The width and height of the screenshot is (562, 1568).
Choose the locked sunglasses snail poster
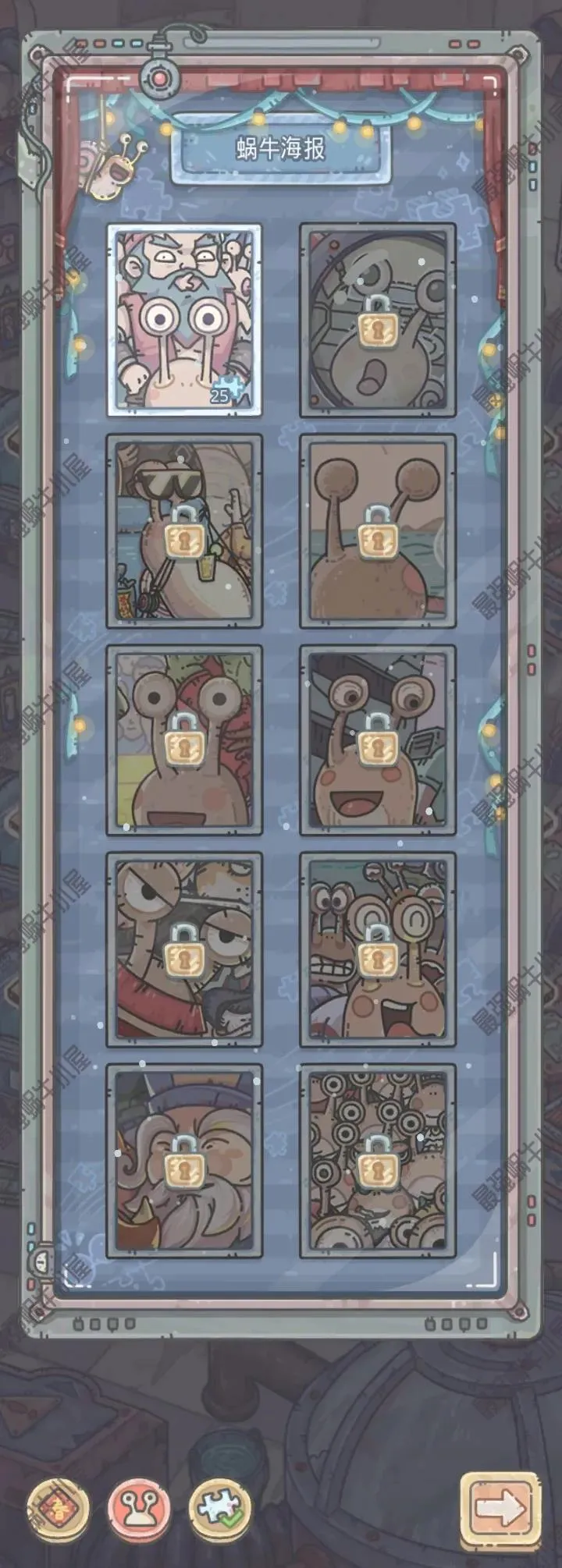[184, 531]
